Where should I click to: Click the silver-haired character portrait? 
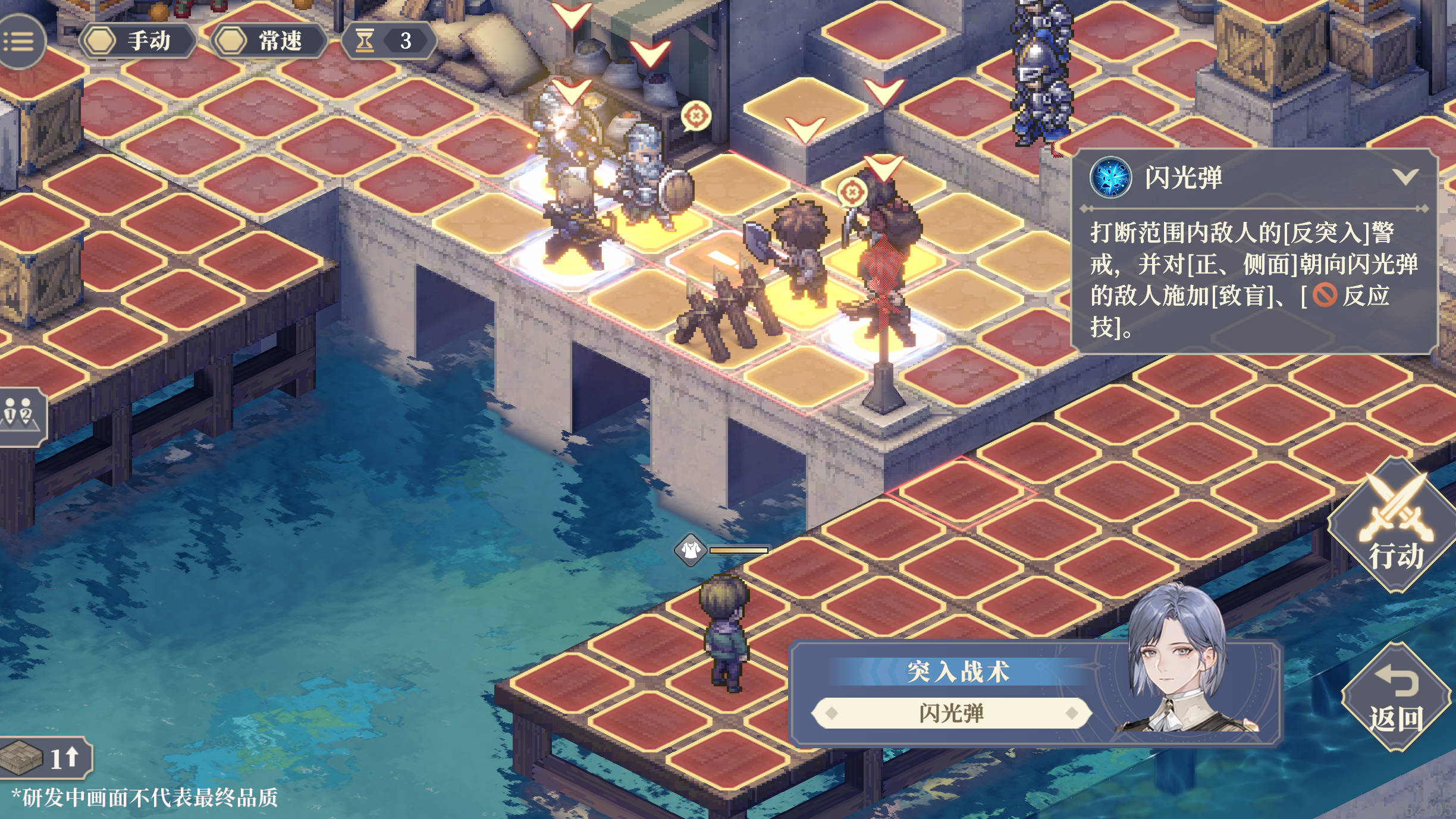point(1181,660)
